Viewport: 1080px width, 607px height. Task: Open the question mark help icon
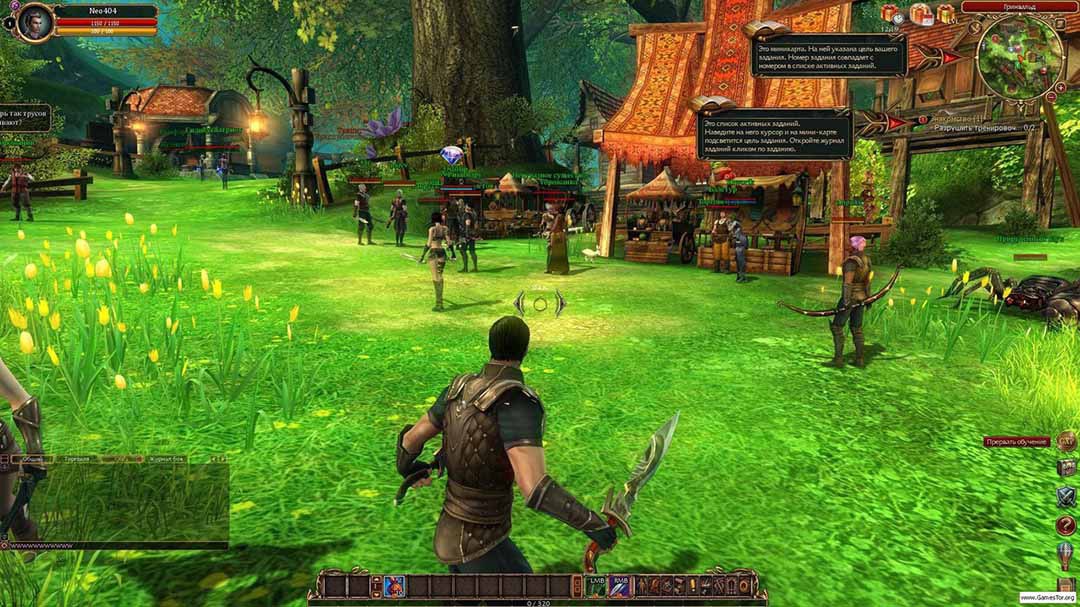click(x=1066, y=525)
